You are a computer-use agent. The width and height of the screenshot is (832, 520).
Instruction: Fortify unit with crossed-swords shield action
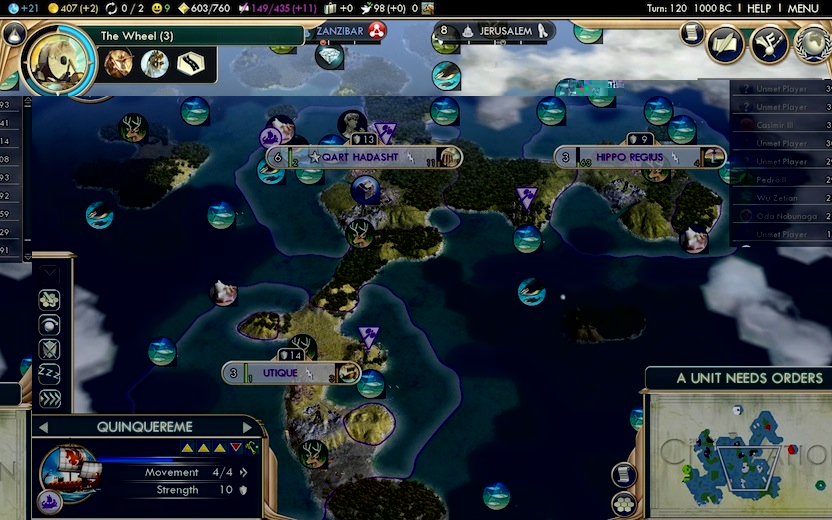[49, 349]
